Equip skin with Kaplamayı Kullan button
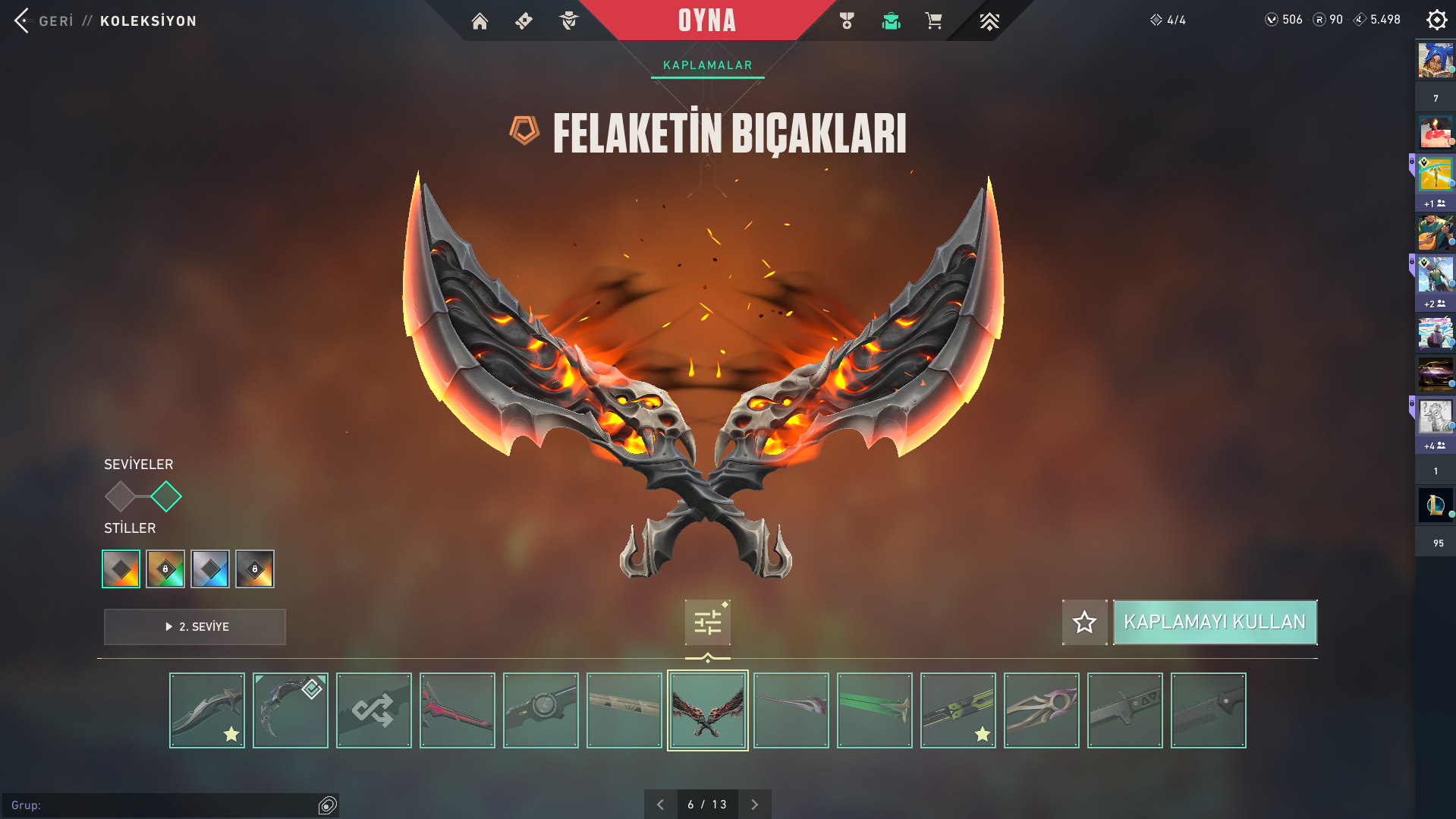The height and width of the screenshot is (819, 1456). click(1215, 622)
